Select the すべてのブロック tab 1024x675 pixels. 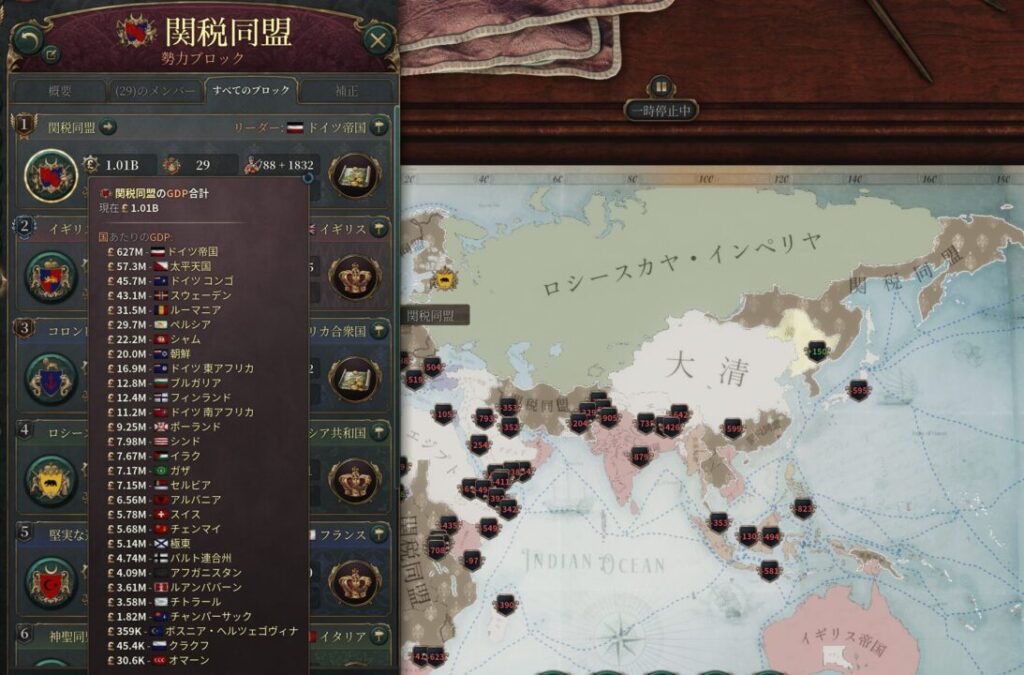pos(251,91)
